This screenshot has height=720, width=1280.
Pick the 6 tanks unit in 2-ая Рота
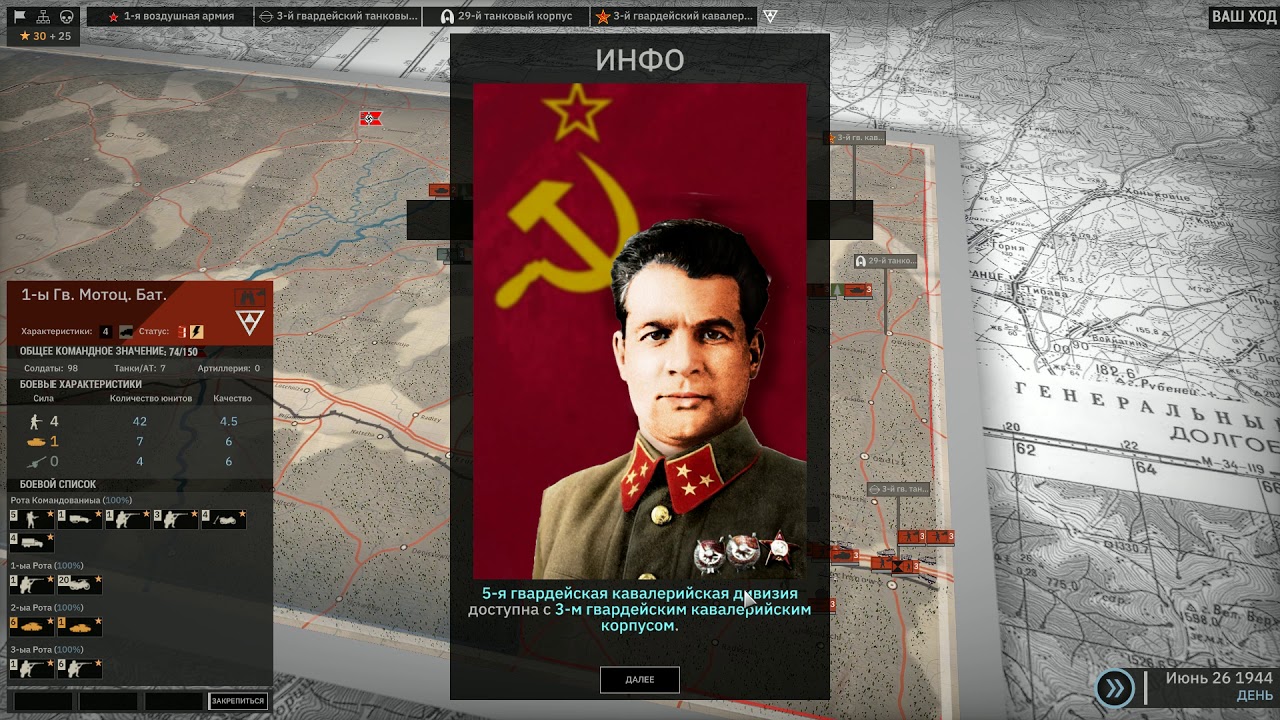pyautogui.click(x=31, y=626)
